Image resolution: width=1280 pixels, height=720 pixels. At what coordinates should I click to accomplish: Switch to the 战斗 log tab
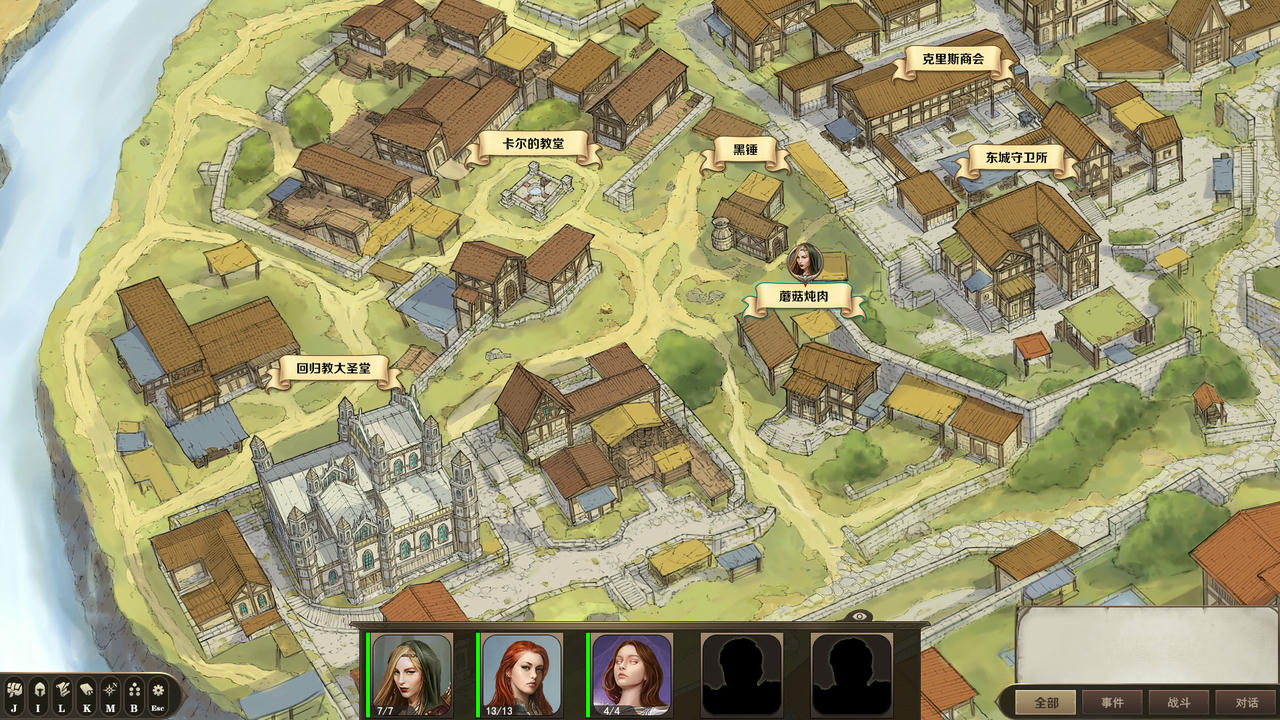1178,702
